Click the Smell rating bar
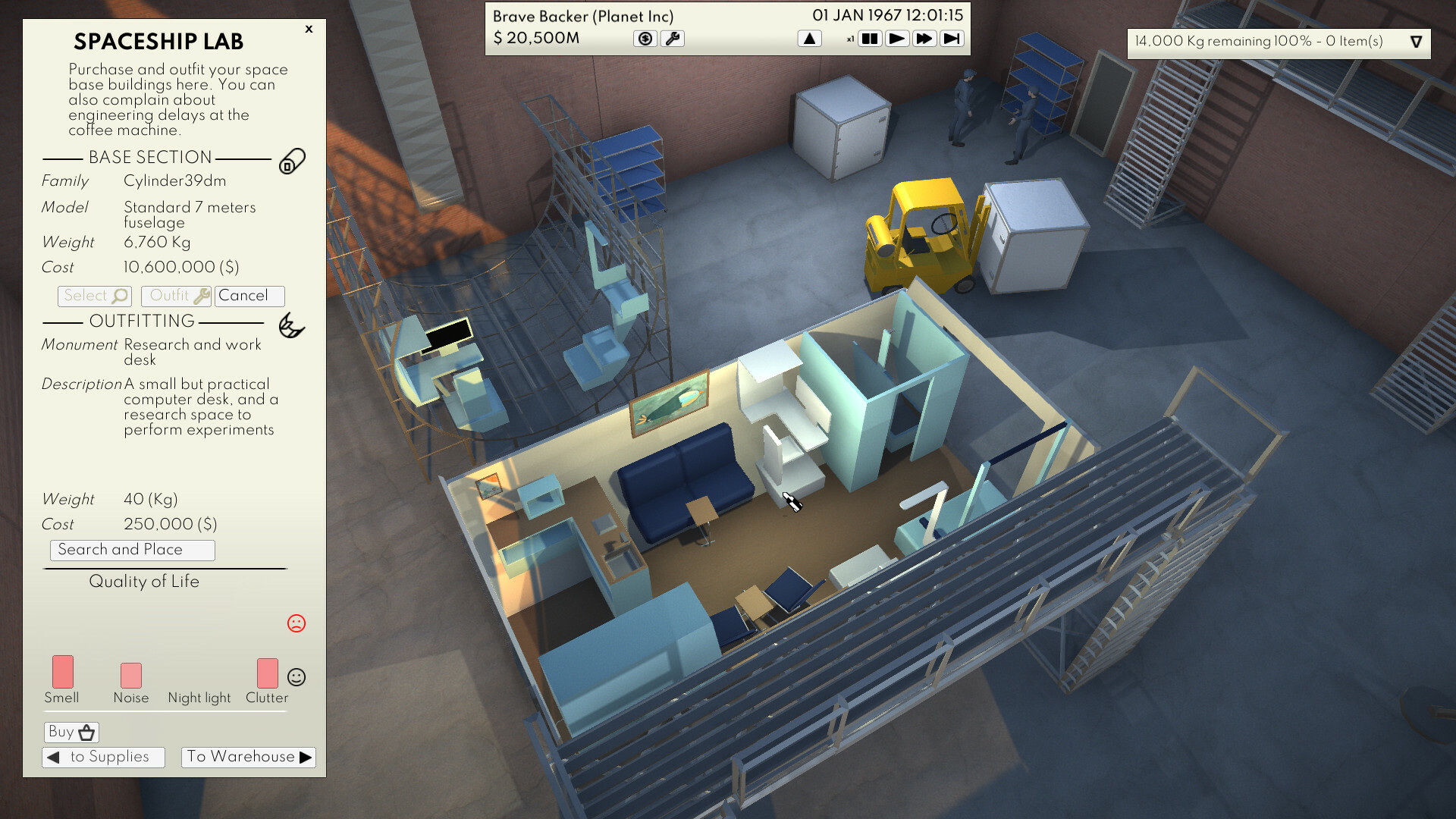The image size is (1456, 819). coord(62,673)
